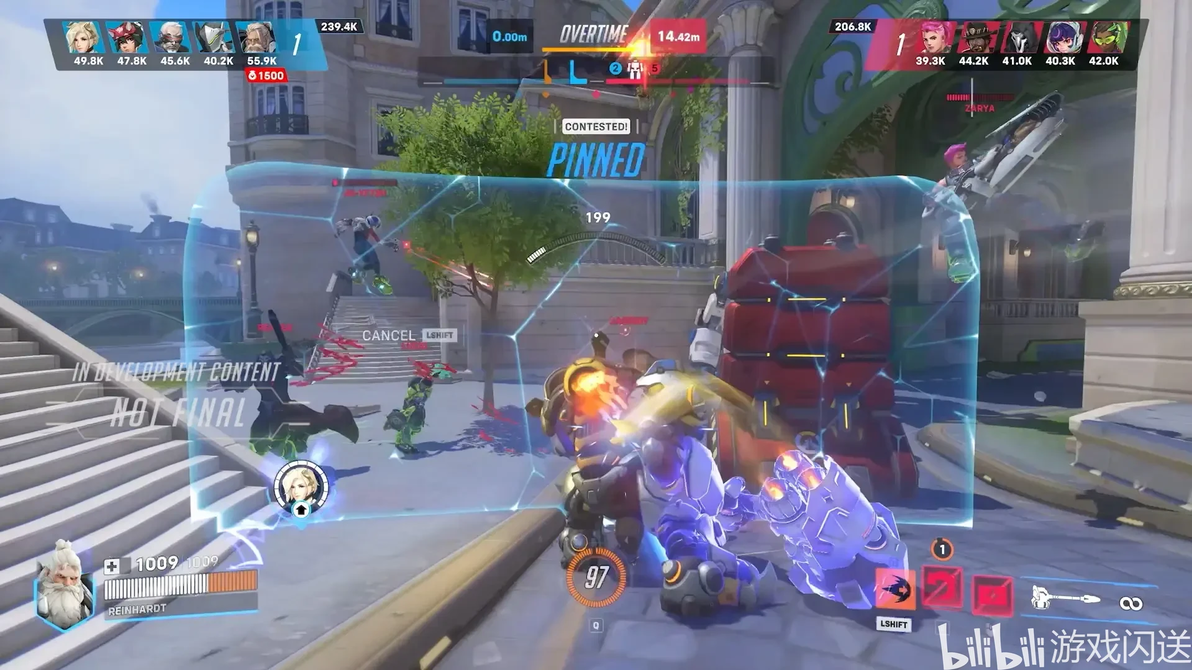Pick Juno's portrait on the red team
Image resolution: width=1192 pixels, height=670 pixels.
(x=1060, y=37)
